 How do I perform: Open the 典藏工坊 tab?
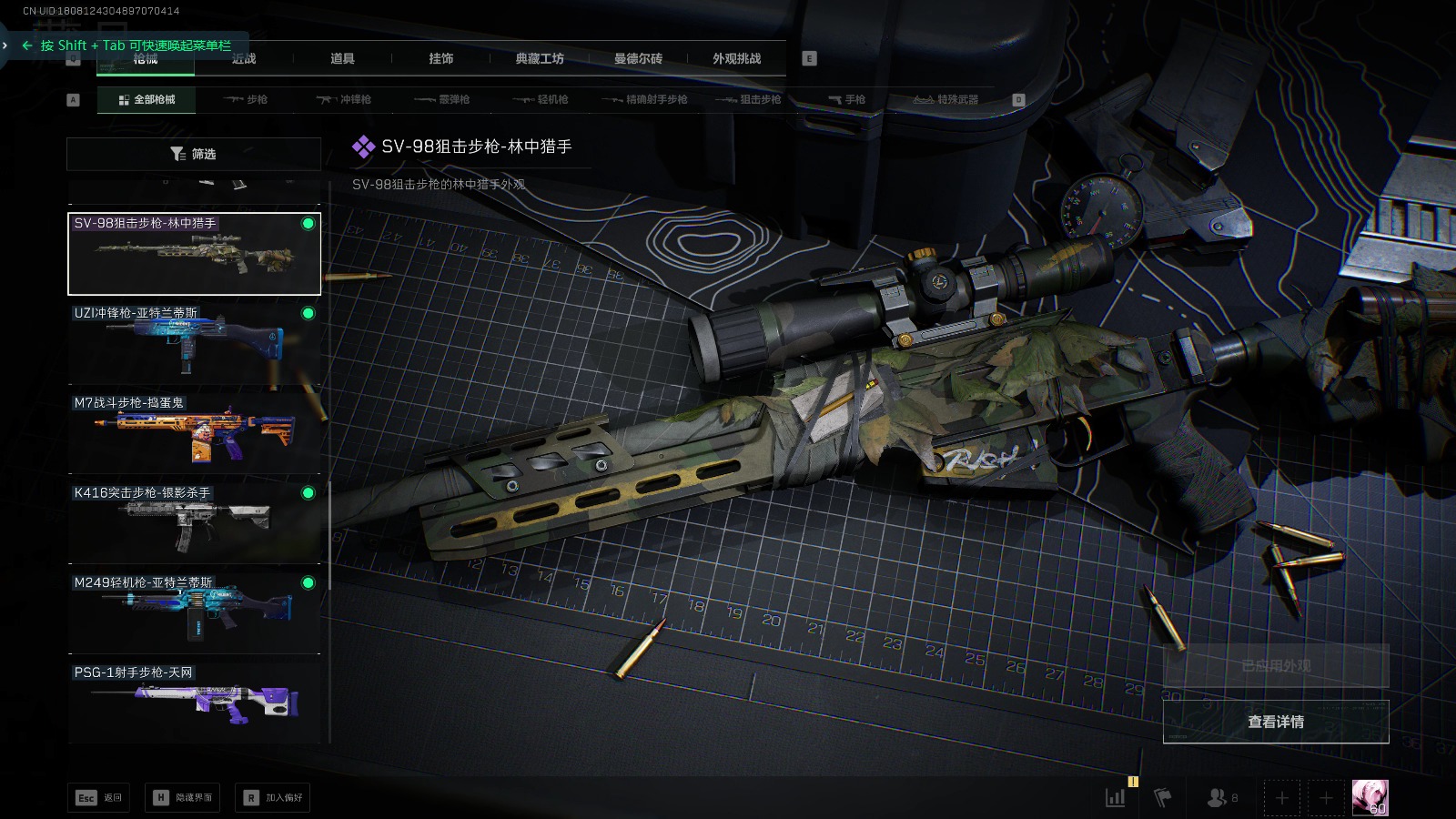tap(540, 59)
